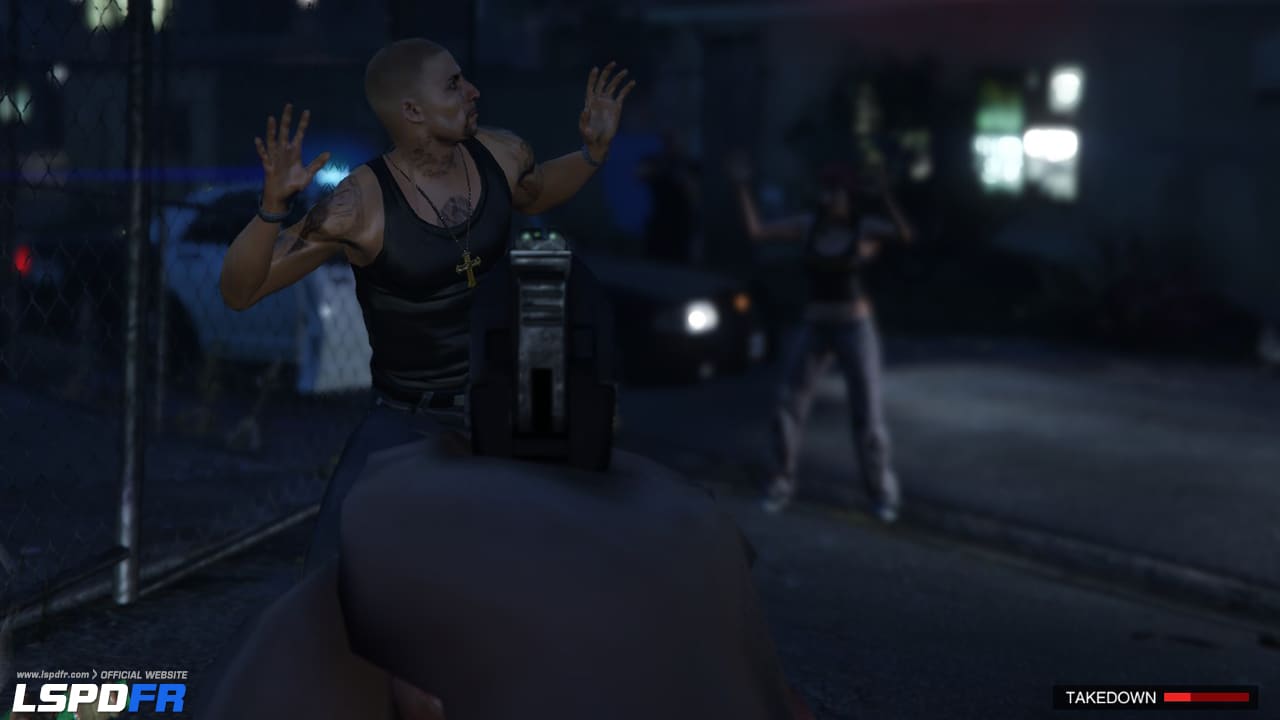This screenshot has width=1280, height=720.
Task: Click the chevron between lspdfr.com and OFFICIAL WEBSITE
Action: pos(96,674)
